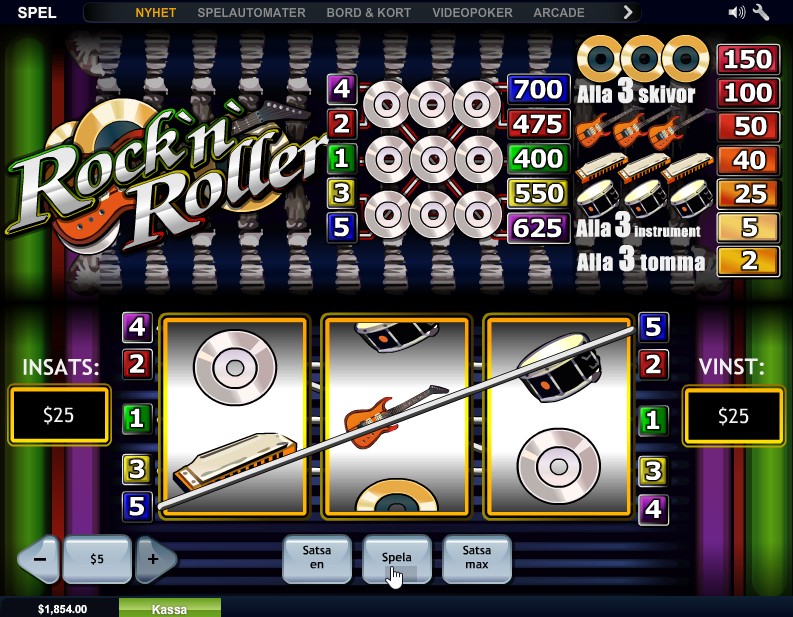Image resolution: width=793 pixels, height=617 pixels.
Task: Open settings with the wrench icon
Action: 761,13
